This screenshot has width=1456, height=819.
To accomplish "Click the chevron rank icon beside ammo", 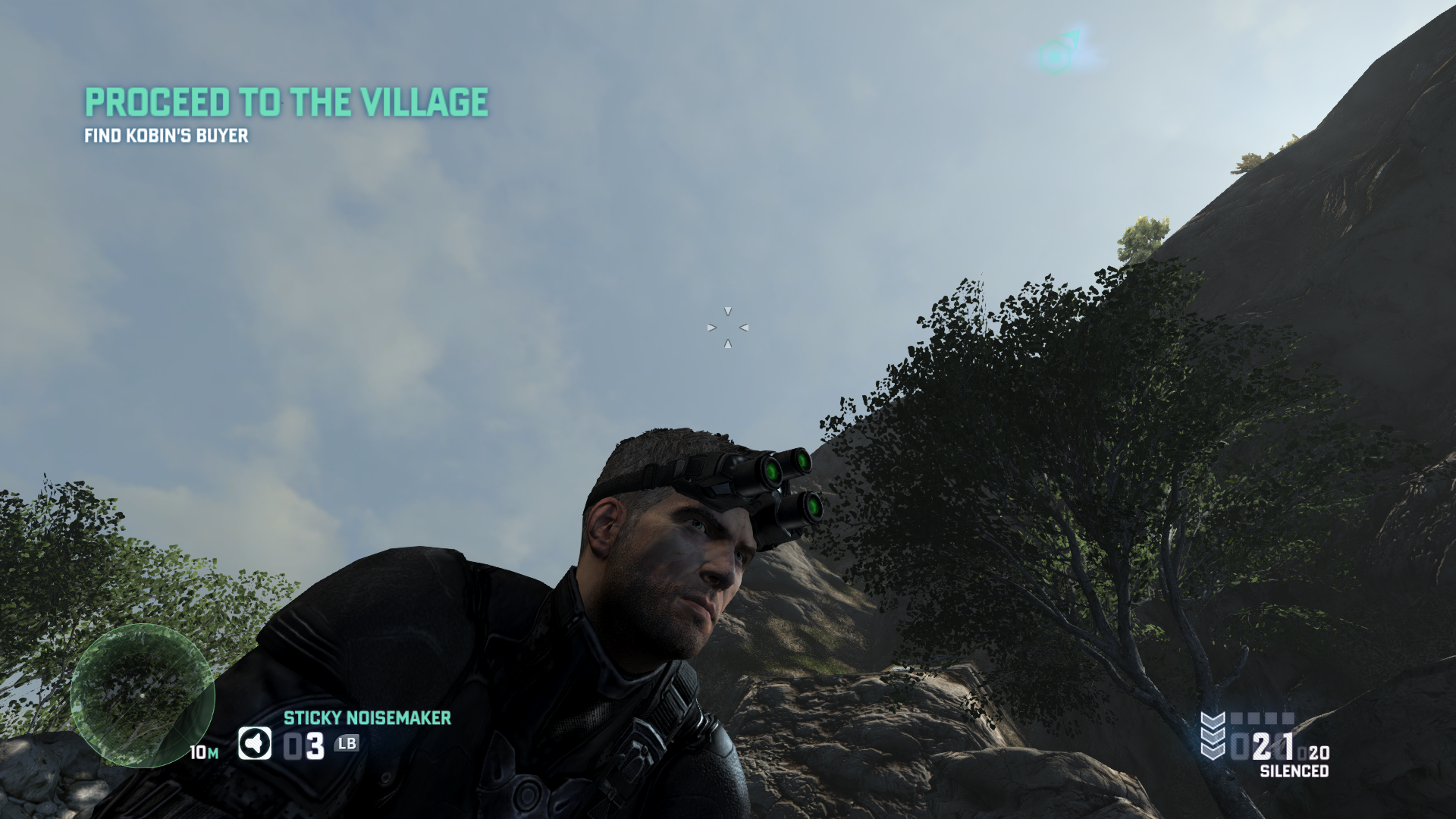I will click(1212, 736).
